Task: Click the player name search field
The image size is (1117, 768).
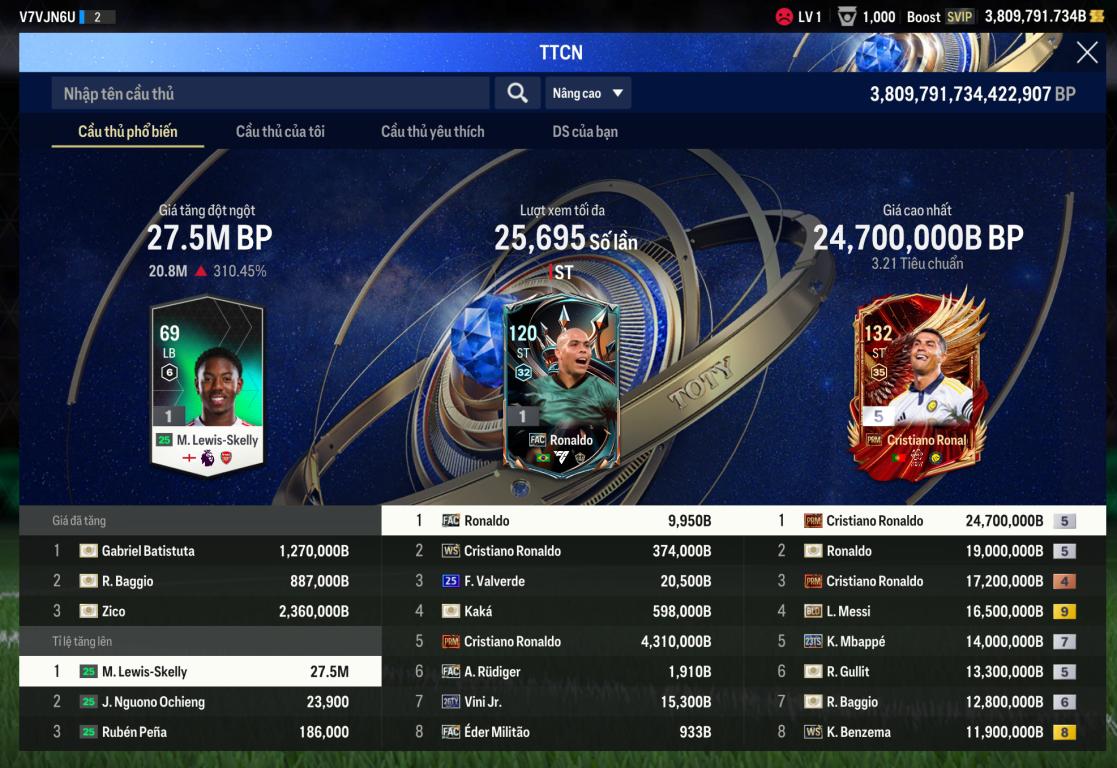Action: pos(270,93)
